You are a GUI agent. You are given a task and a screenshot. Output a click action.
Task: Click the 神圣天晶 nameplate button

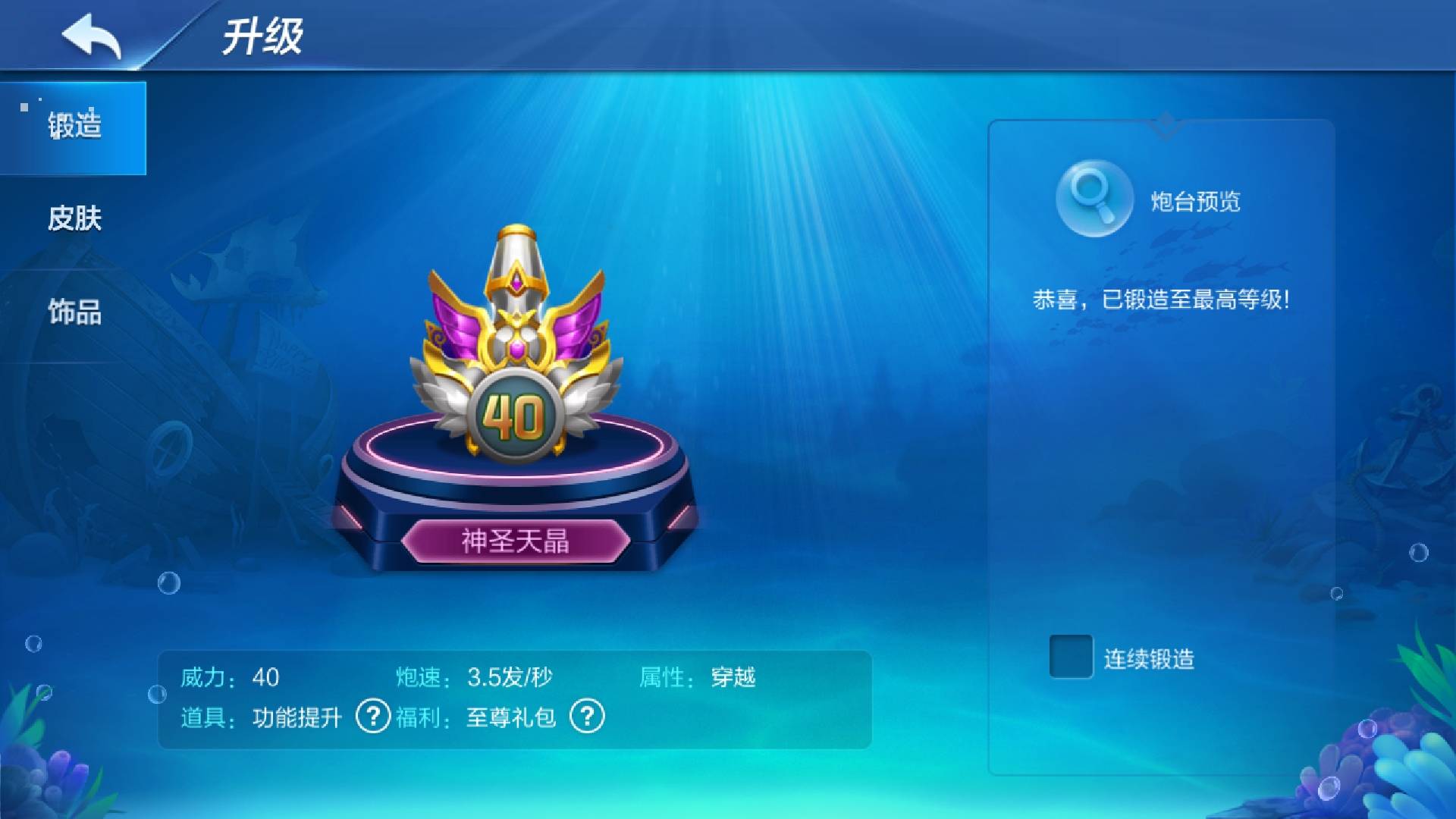tap(516, 540)
